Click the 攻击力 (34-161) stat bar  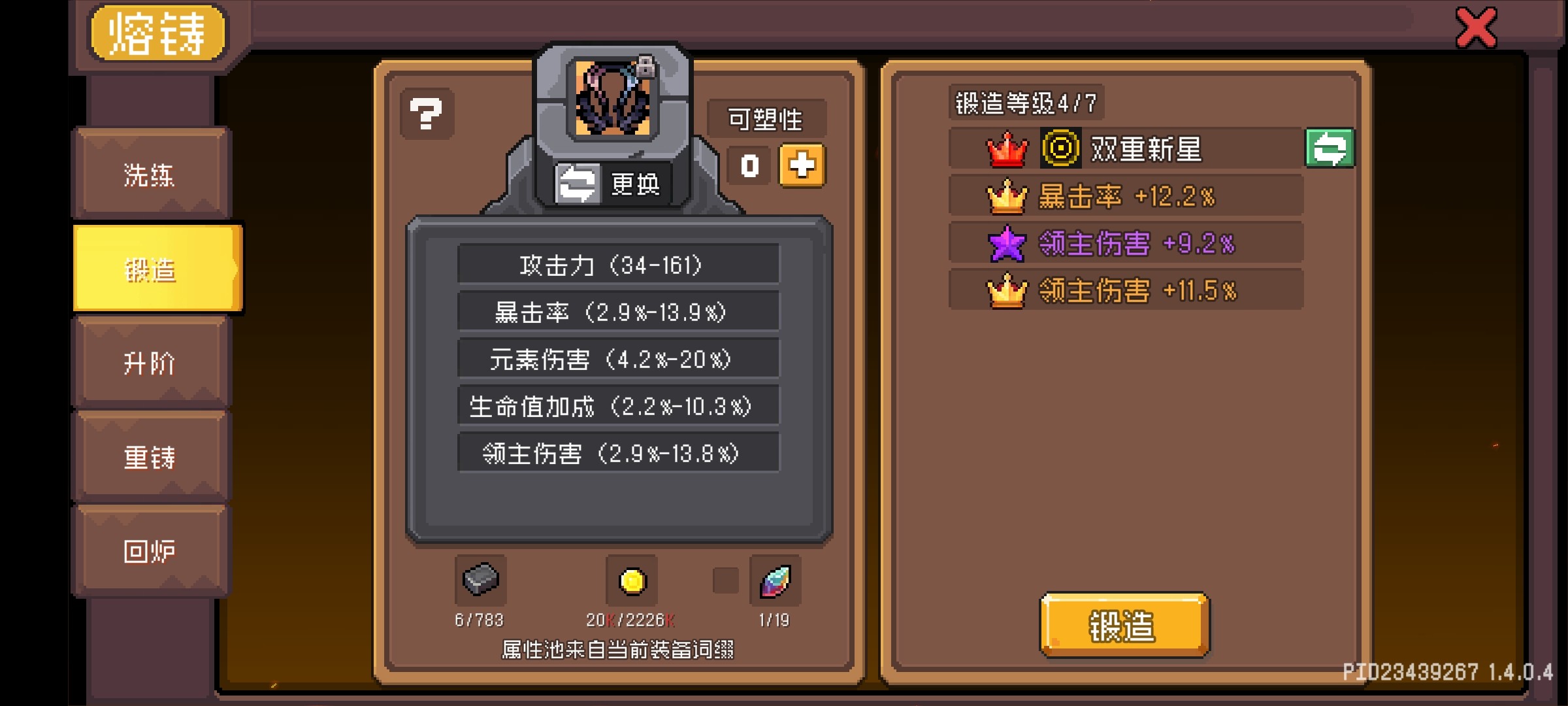[x=618, y=265]
